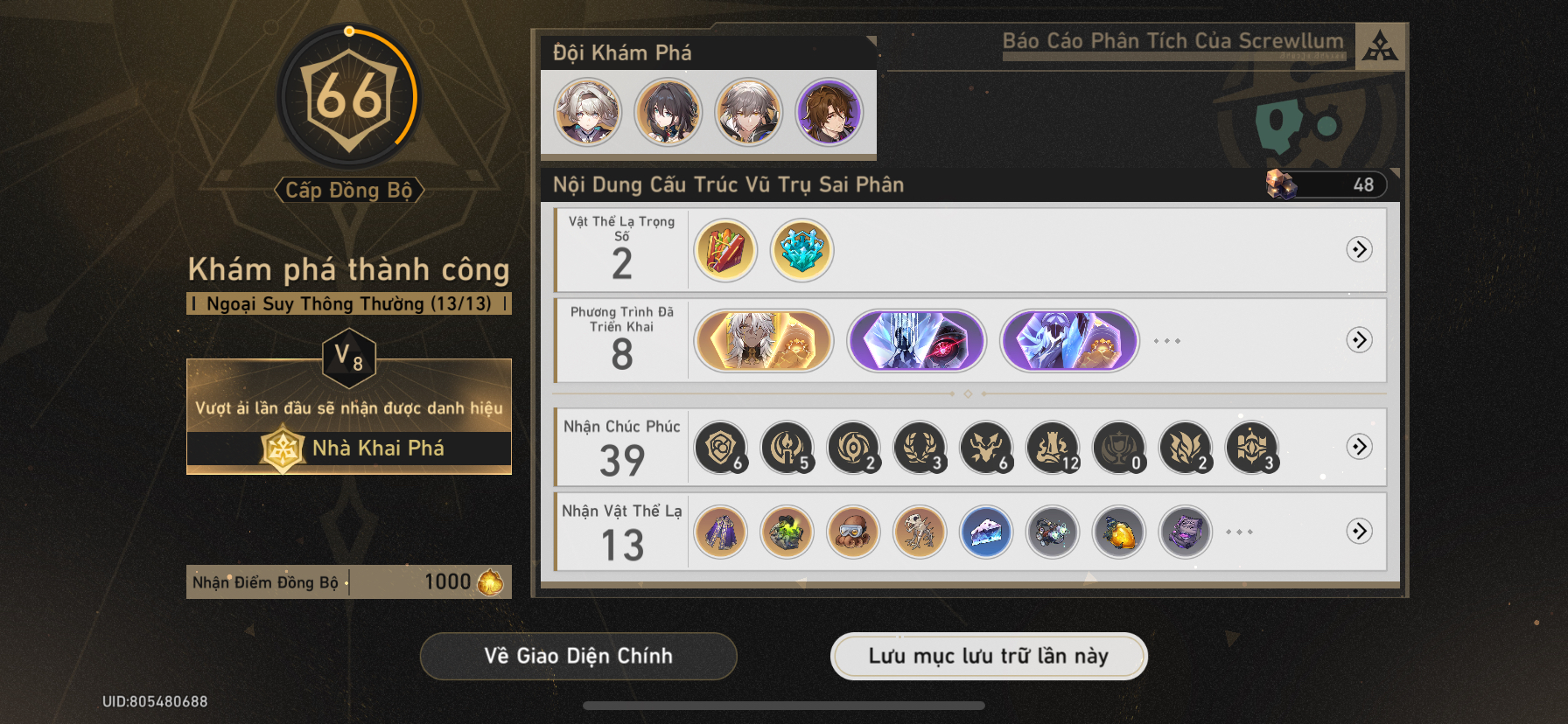The image size is (1568, 724).
Task: Click the golden mango curio icon
Action: click(1119, 532)
